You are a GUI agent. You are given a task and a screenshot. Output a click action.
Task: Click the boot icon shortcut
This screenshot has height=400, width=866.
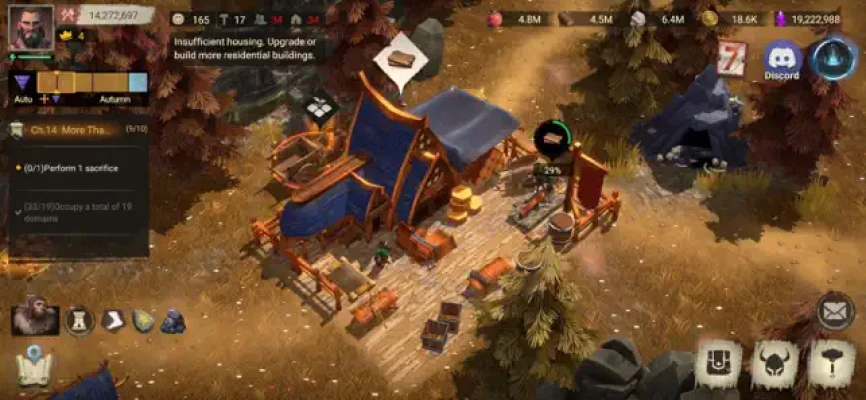pos(112,320)
